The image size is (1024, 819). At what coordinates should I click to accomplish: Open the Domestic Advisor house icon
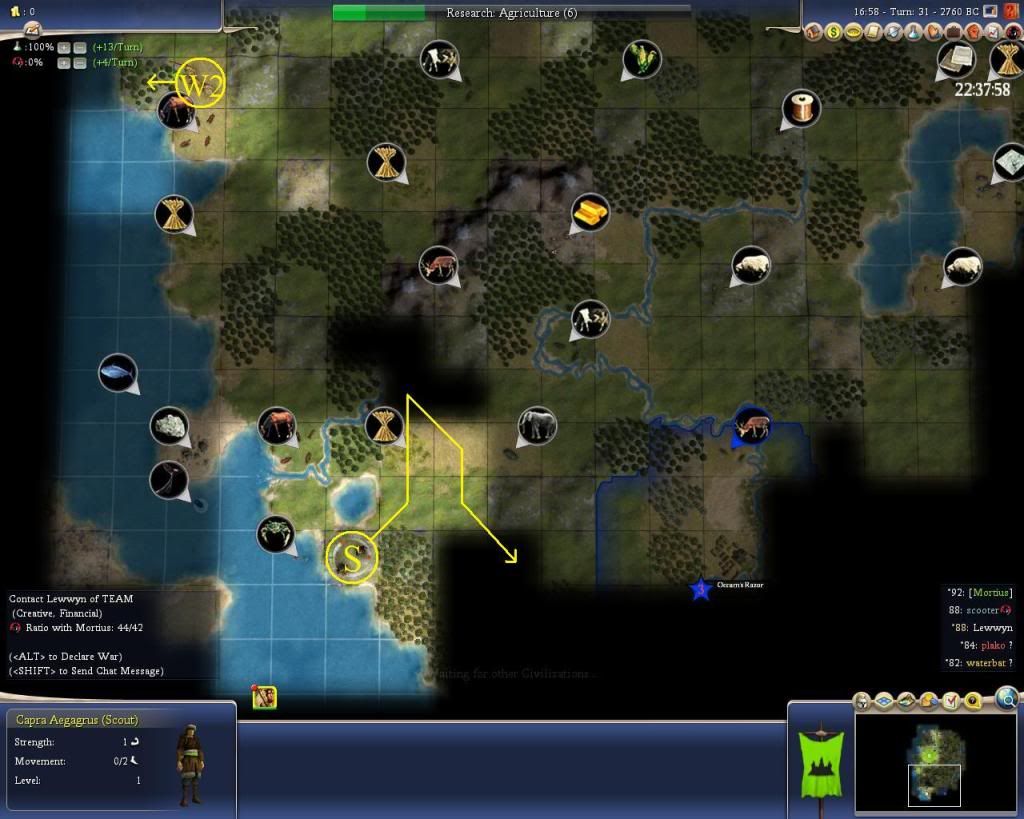815,32
